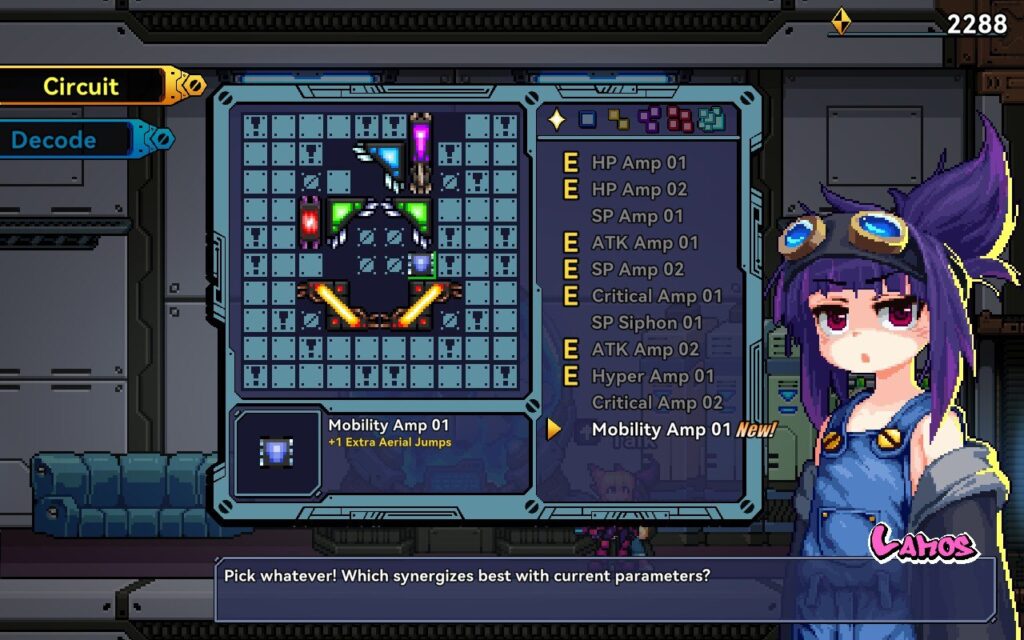Select the ATK Amp 01 row
The image size is (1024, 640).
(644, 242)
